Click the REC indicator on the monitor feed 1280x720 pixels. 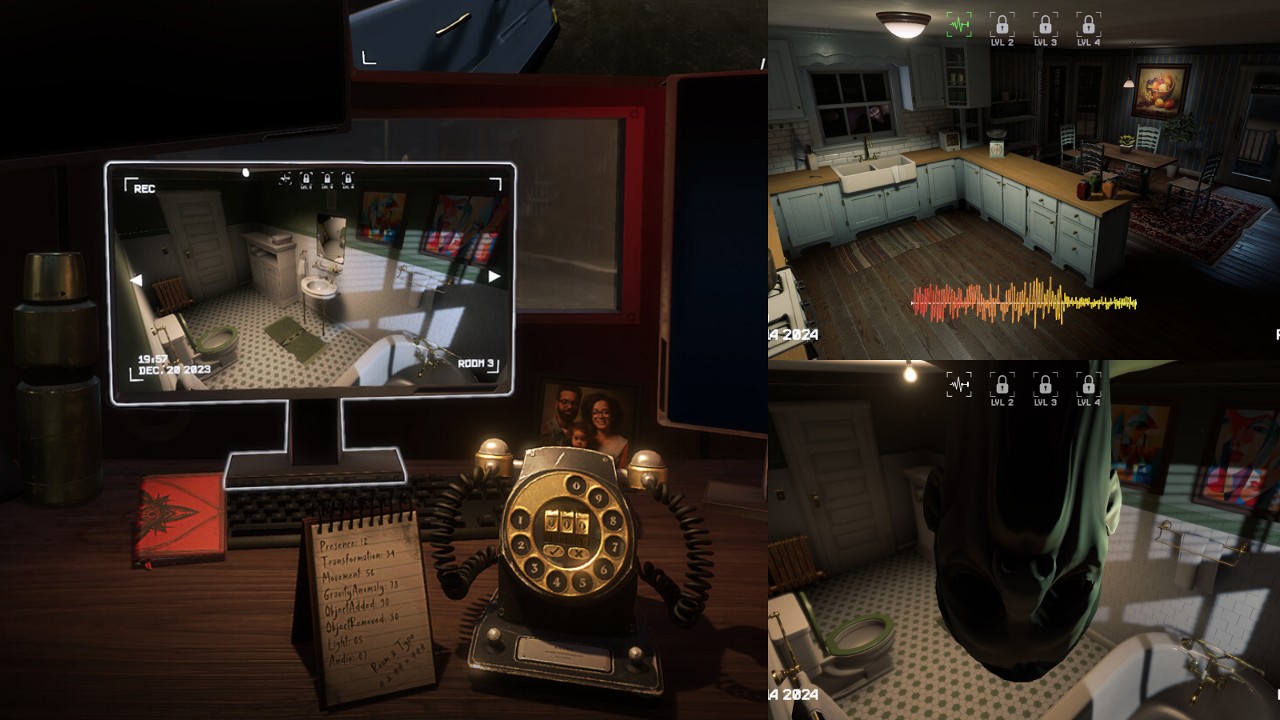click(x=145, y=188)
